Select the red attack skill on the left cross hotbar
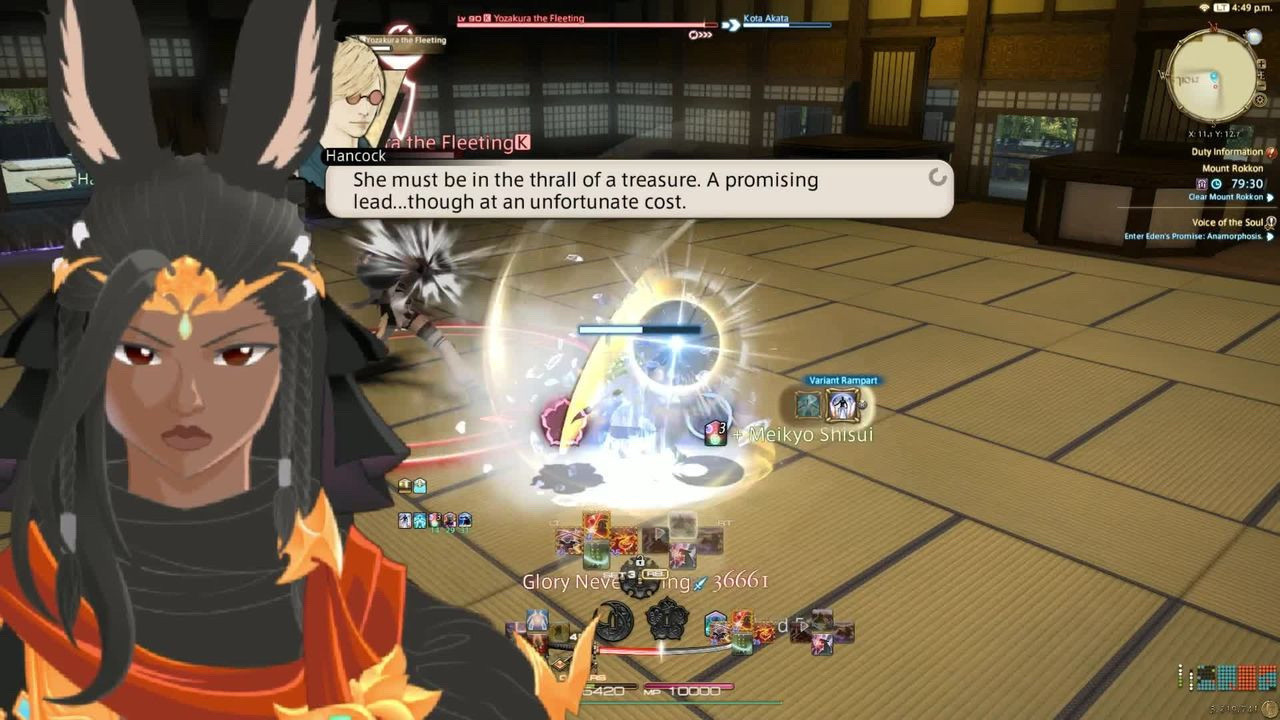The width and height of the screenshot is (1280, 720). (596, 523)
